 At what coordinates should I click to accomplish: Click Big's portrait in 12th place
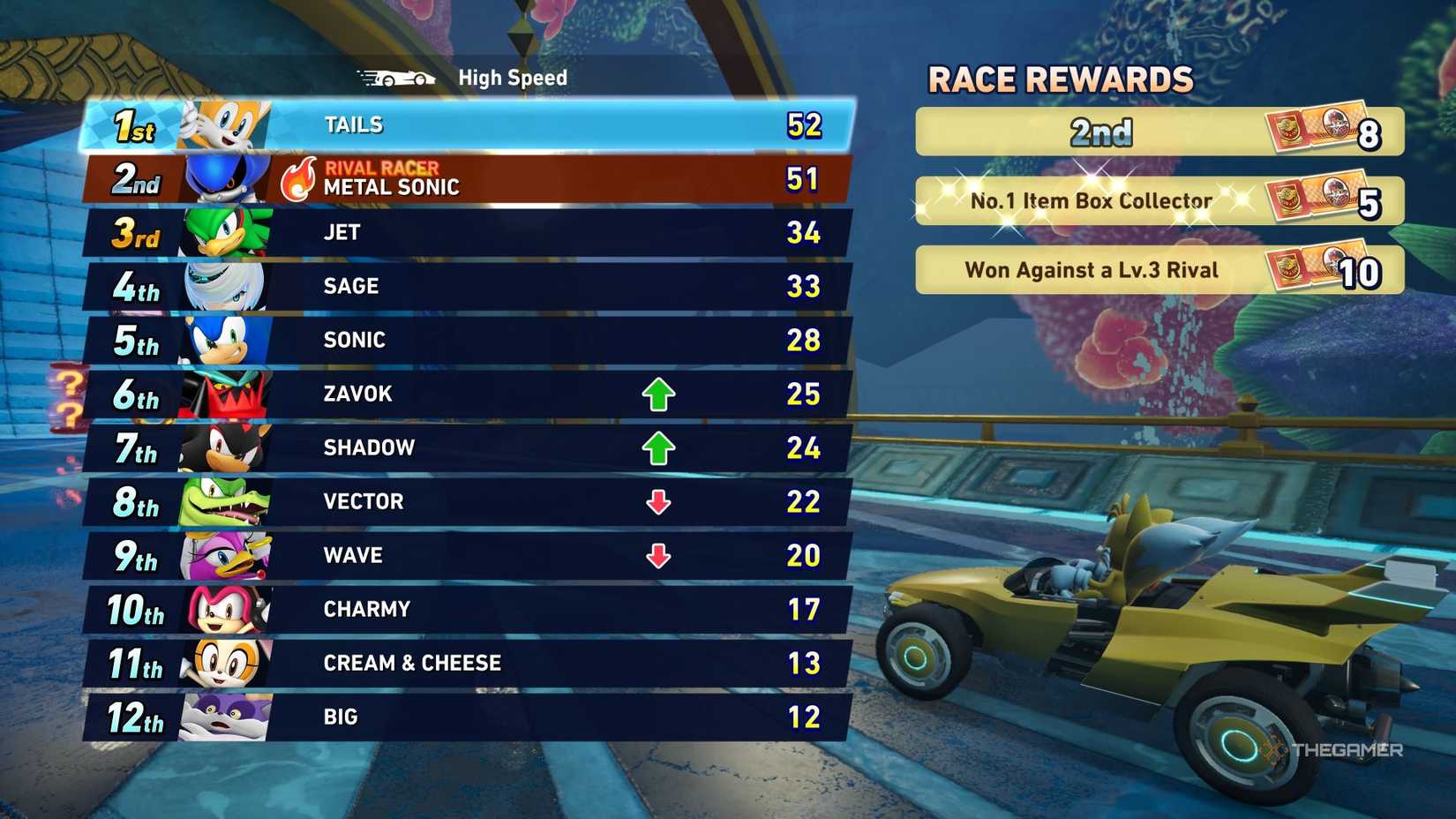tap(223, 717)
